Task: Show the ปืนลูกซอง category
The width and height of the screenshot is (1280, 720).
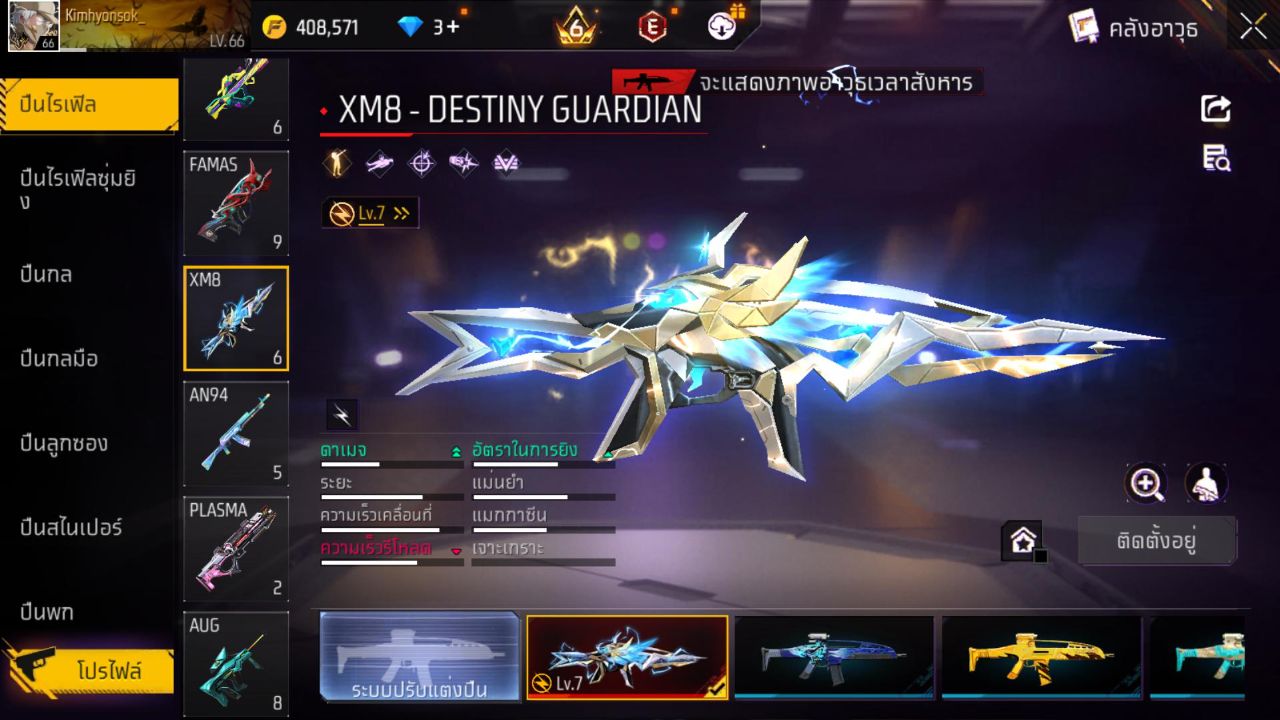Action: click(x=64, y=443)
